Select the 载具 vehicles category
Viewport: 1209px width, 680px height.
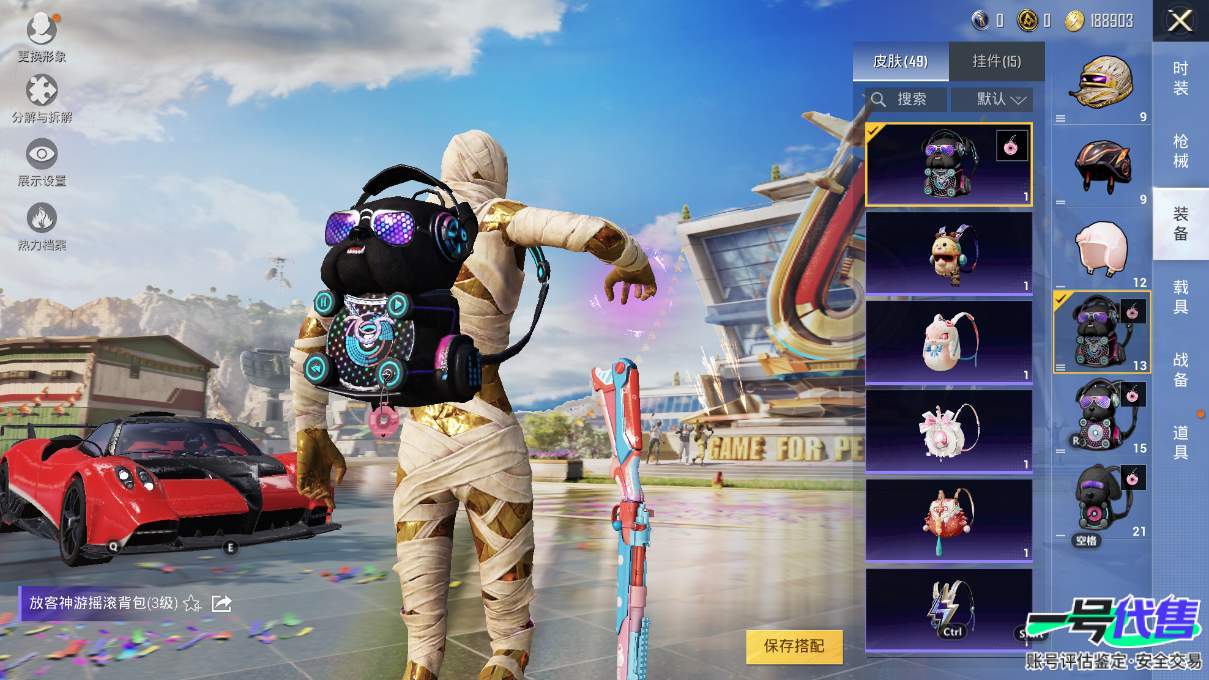click(x=1180, y=297)
